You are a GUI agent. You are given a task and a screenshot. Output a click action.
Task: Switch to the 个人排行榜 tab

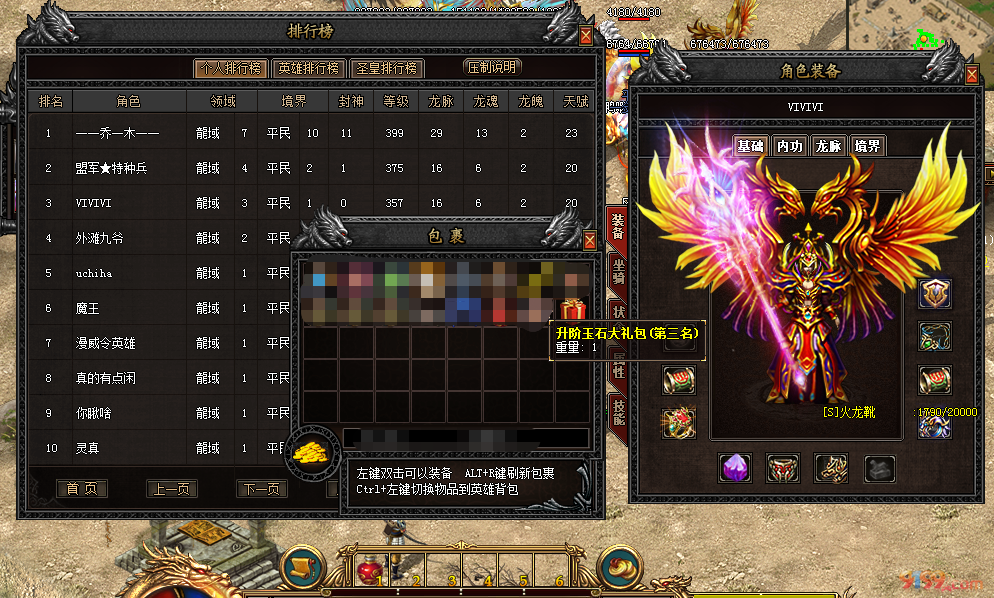pyautogui.click(x=230, y=68)
